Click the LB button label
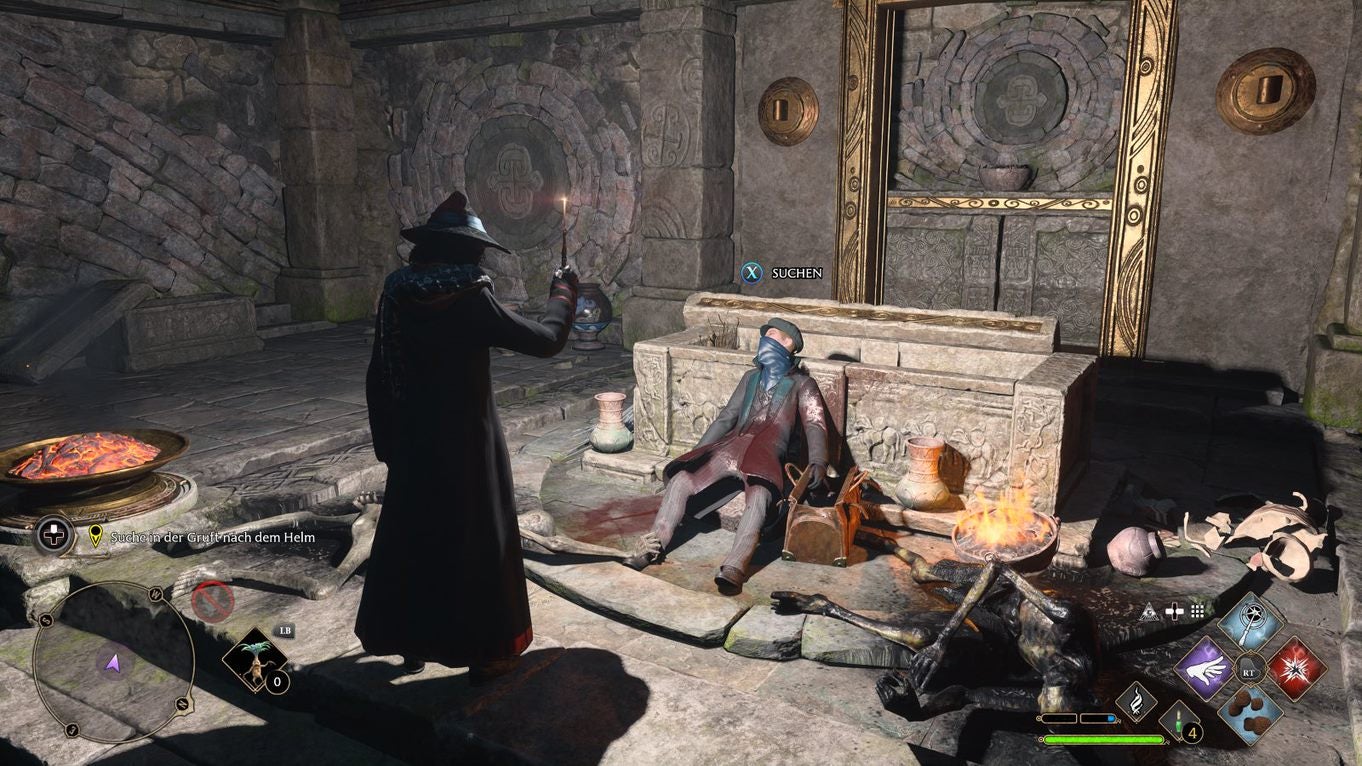Viewport: 1362px width, 766px height. point(285,631)
